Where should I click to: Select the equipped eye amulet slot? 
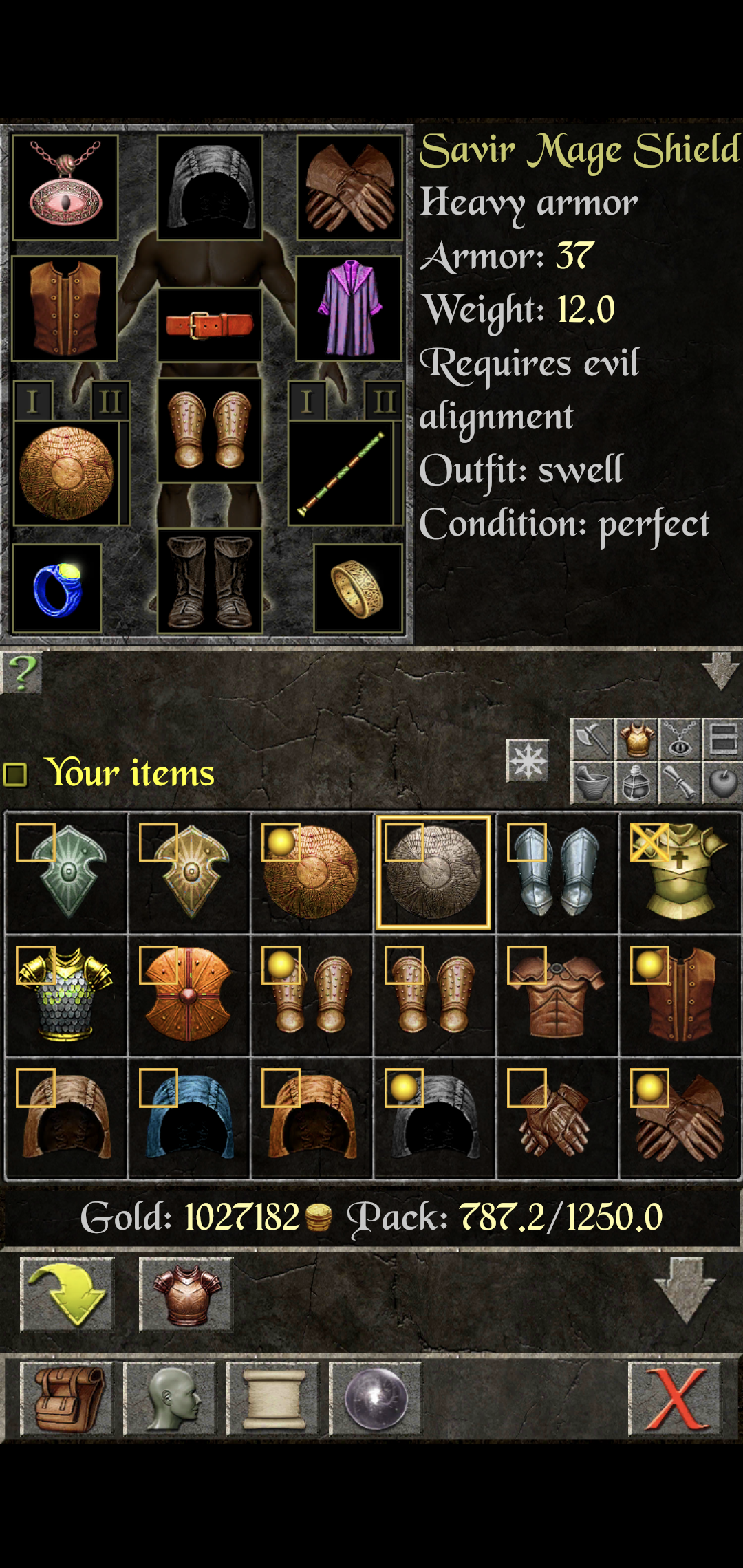pos(65,188)
